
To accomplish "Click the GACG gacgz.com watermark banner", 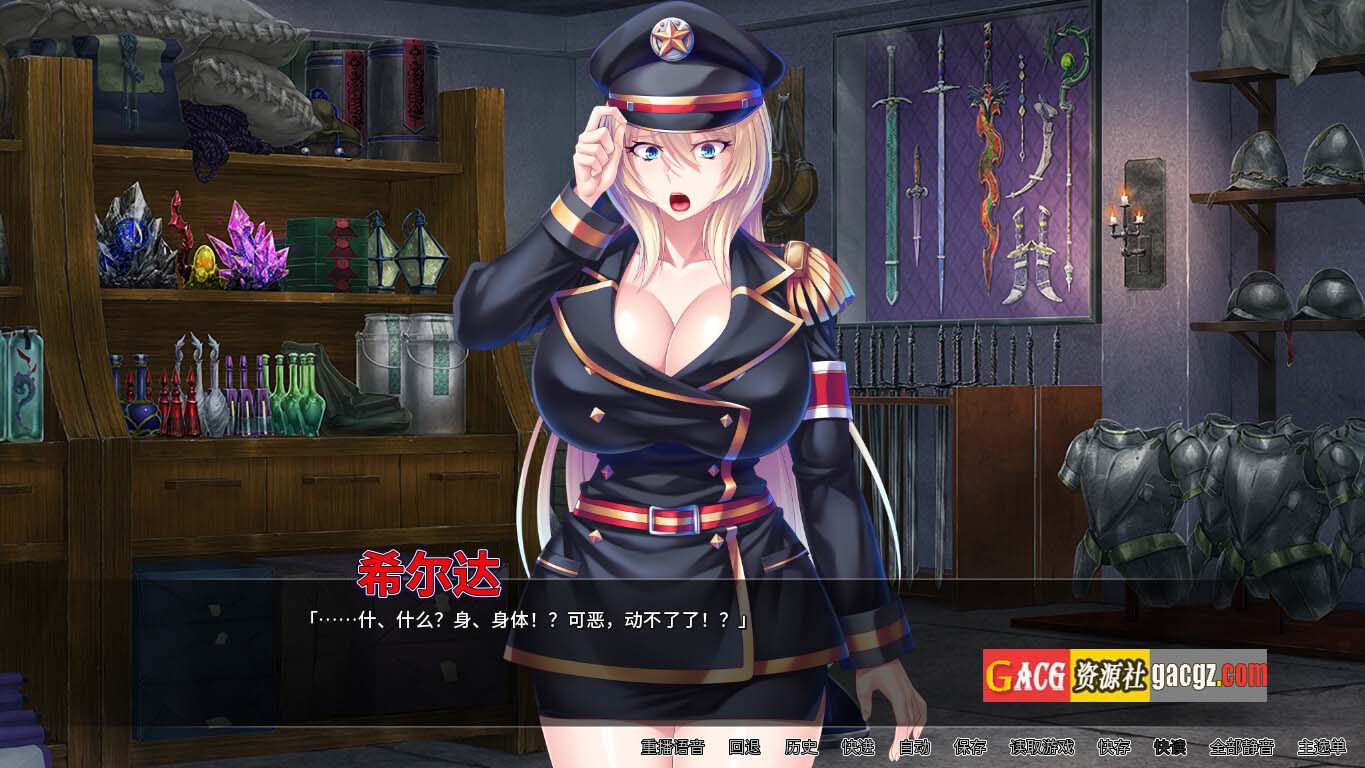I will pos(1124,675).
